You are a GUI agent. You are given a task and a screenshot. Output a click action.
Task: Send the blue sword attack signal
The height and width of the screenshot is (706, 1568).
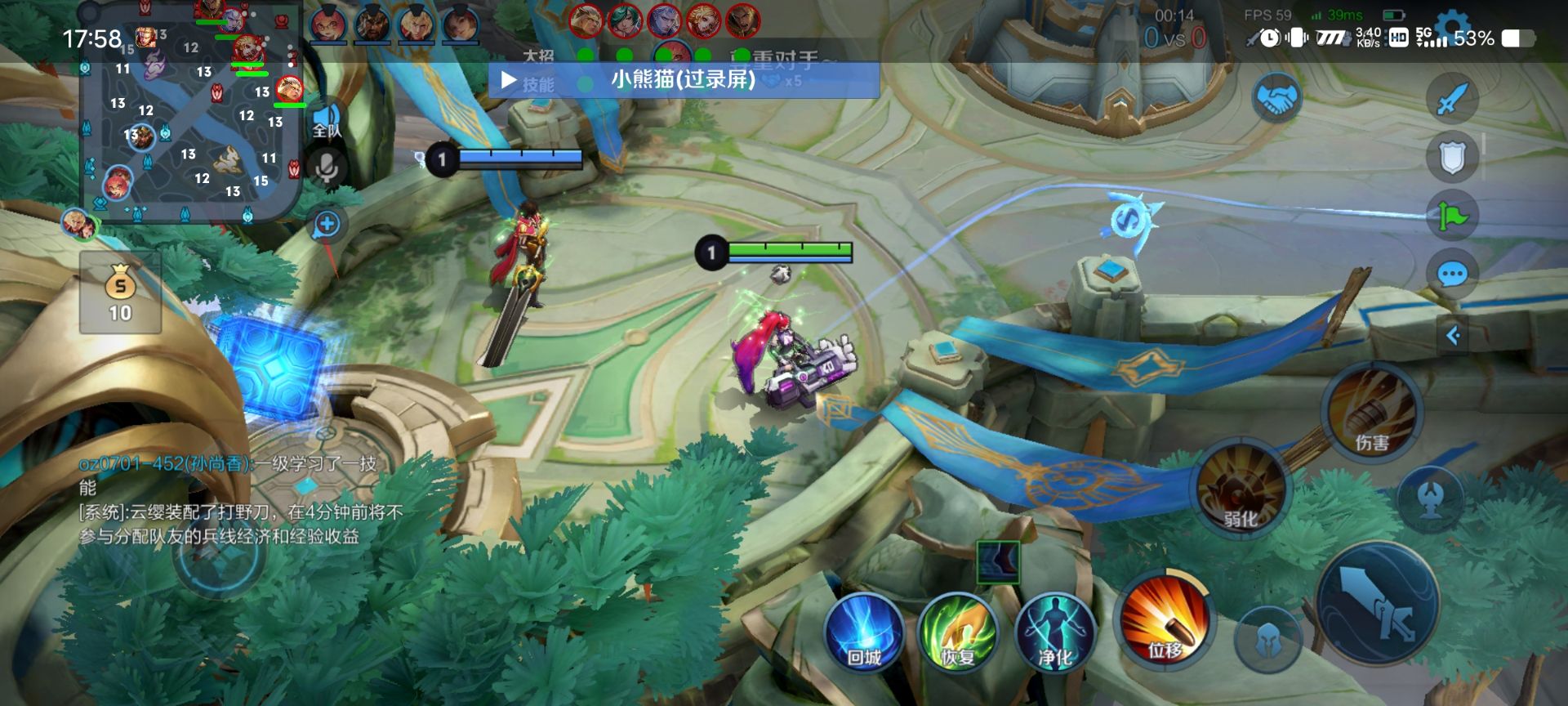pos(1452,100)
